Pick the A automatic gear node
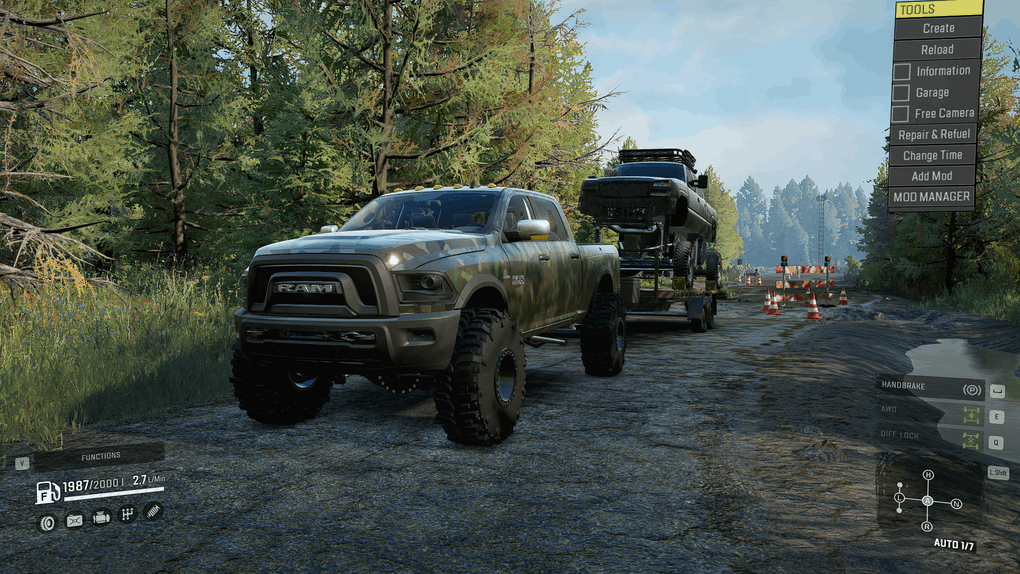Viewport: 1020px width, 574px height. point(927,500)
